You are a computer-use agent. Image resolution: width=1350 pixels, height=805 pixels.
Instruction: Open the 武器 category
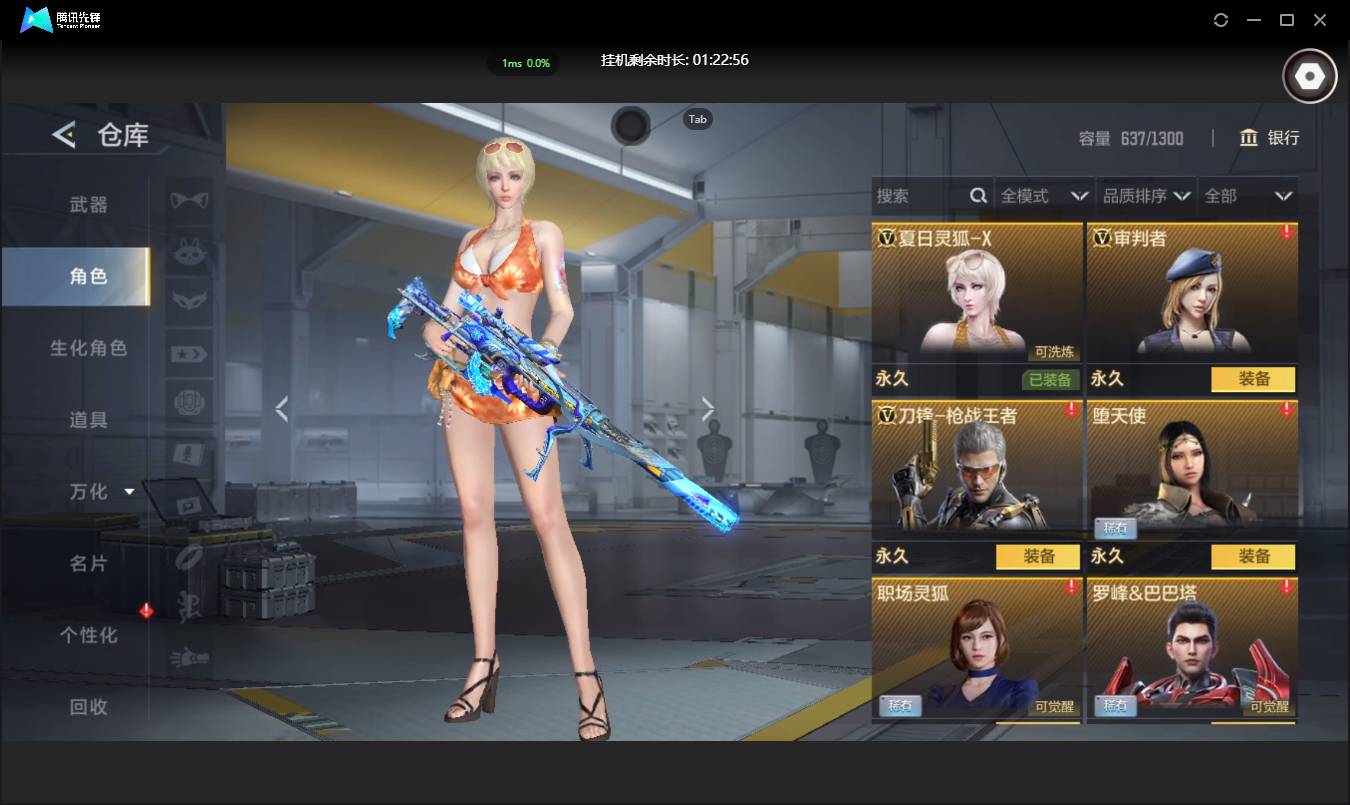point(88,205)
